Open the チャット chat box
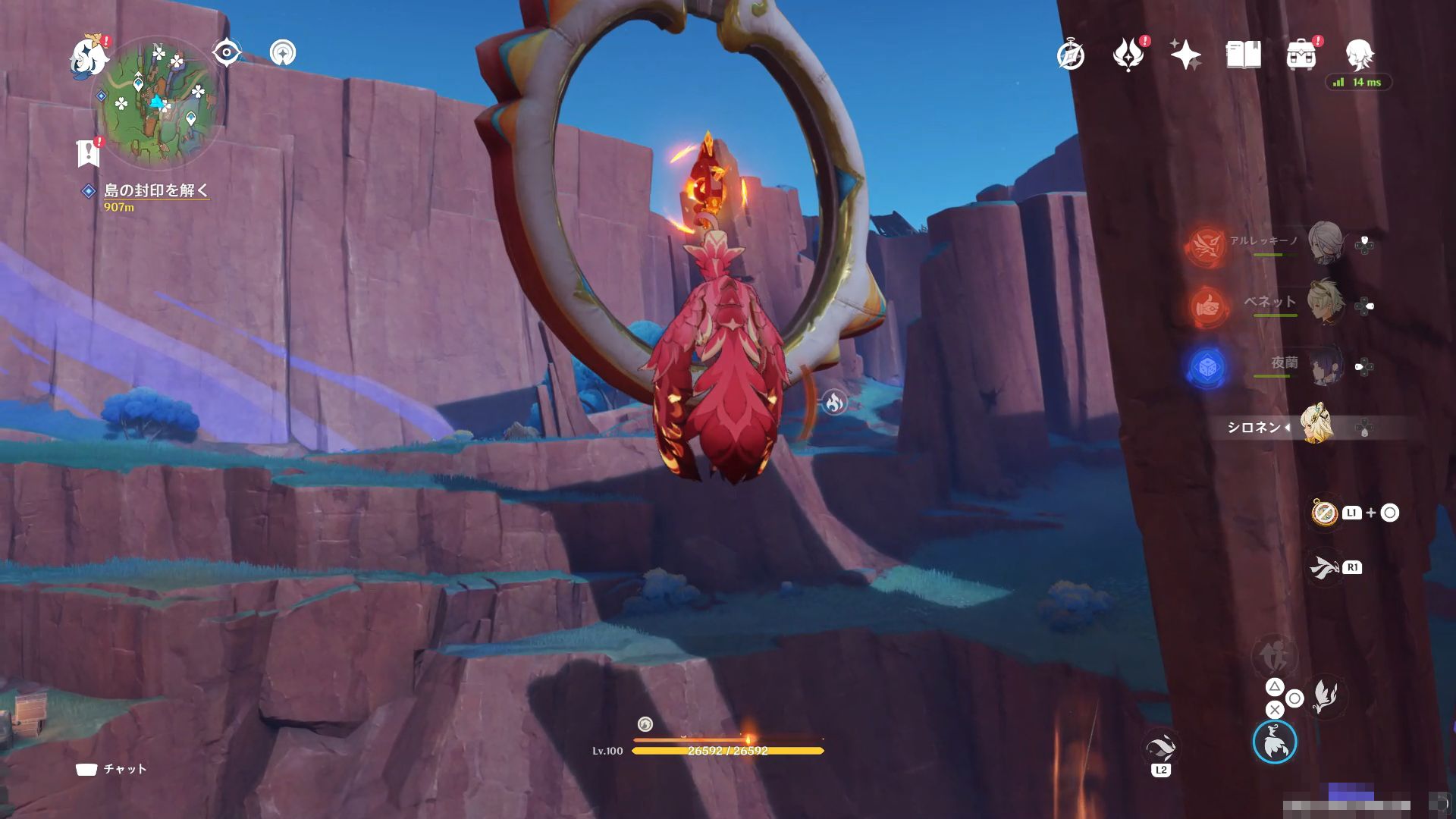Screen dimensions: 1456x819 point(111,769)
